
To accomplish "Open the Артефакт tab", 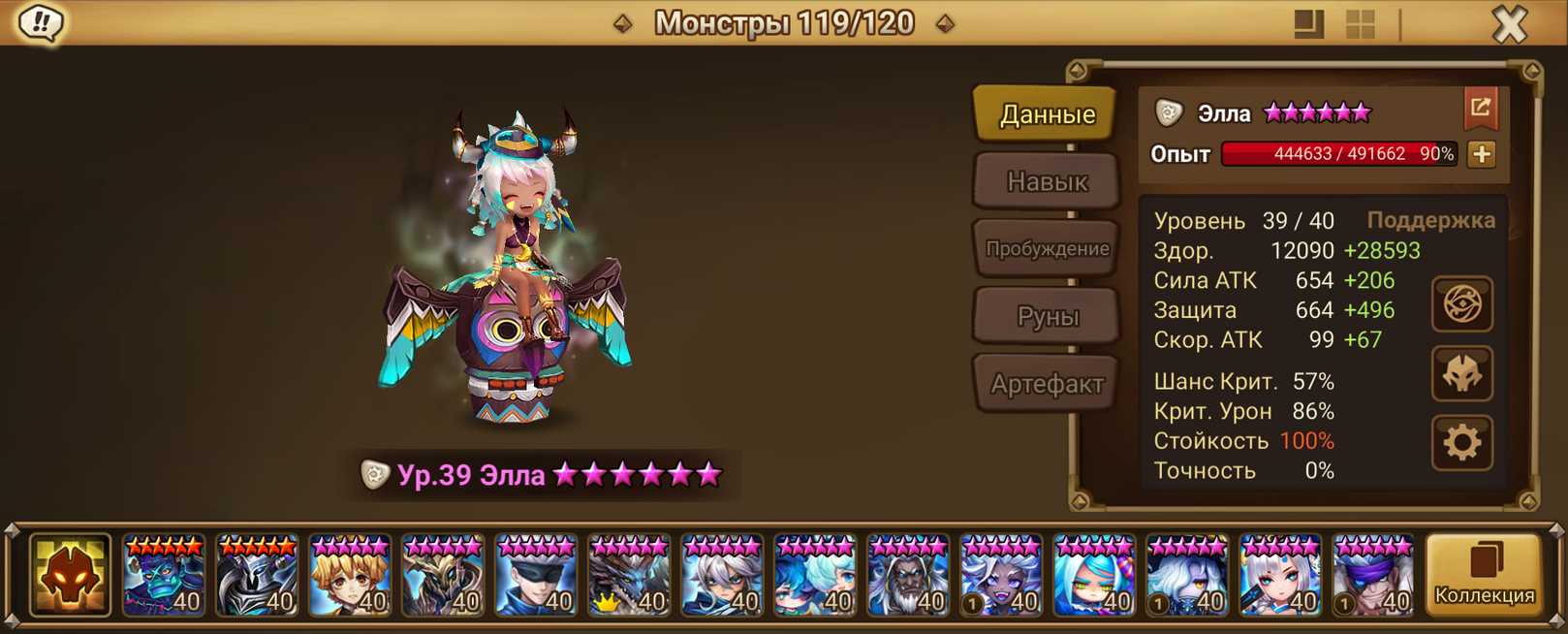I will (1047, 384).
